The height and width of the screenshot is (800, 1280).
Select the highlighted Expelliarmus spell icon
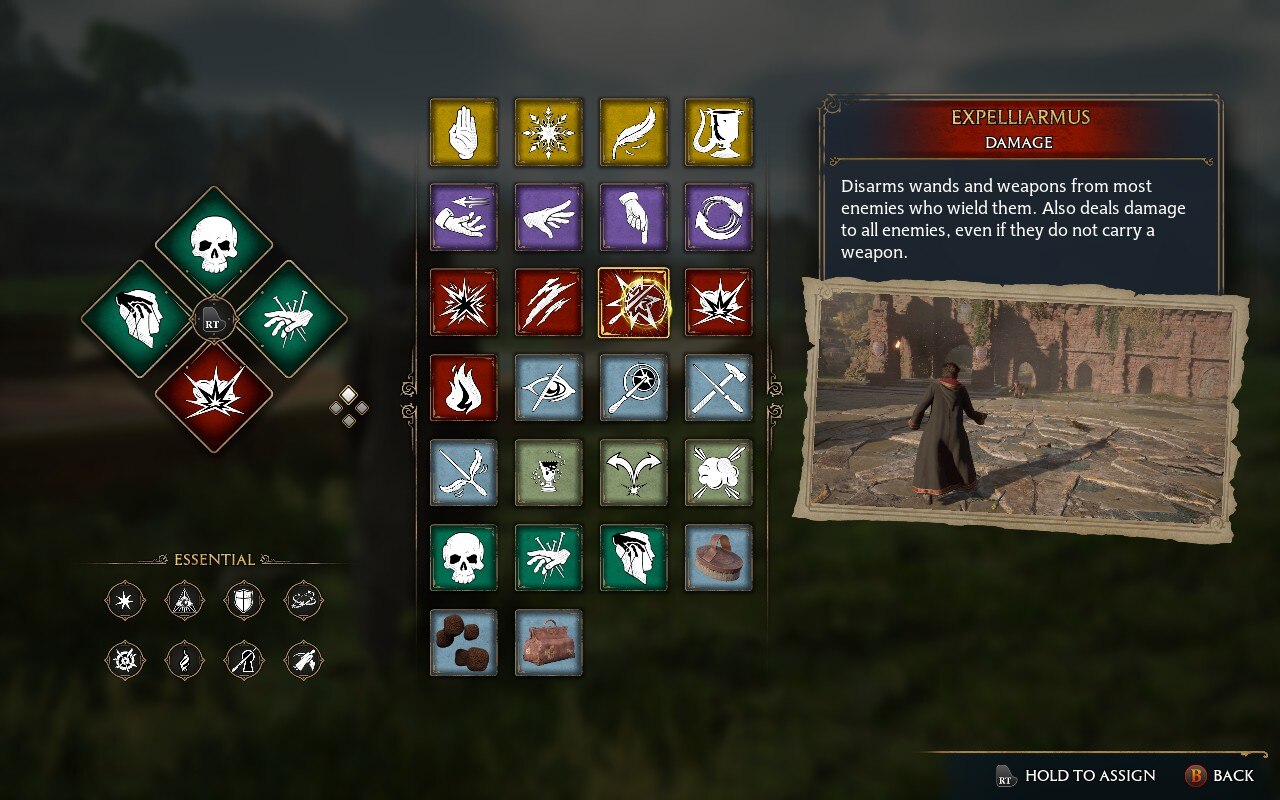pos(633,304)
